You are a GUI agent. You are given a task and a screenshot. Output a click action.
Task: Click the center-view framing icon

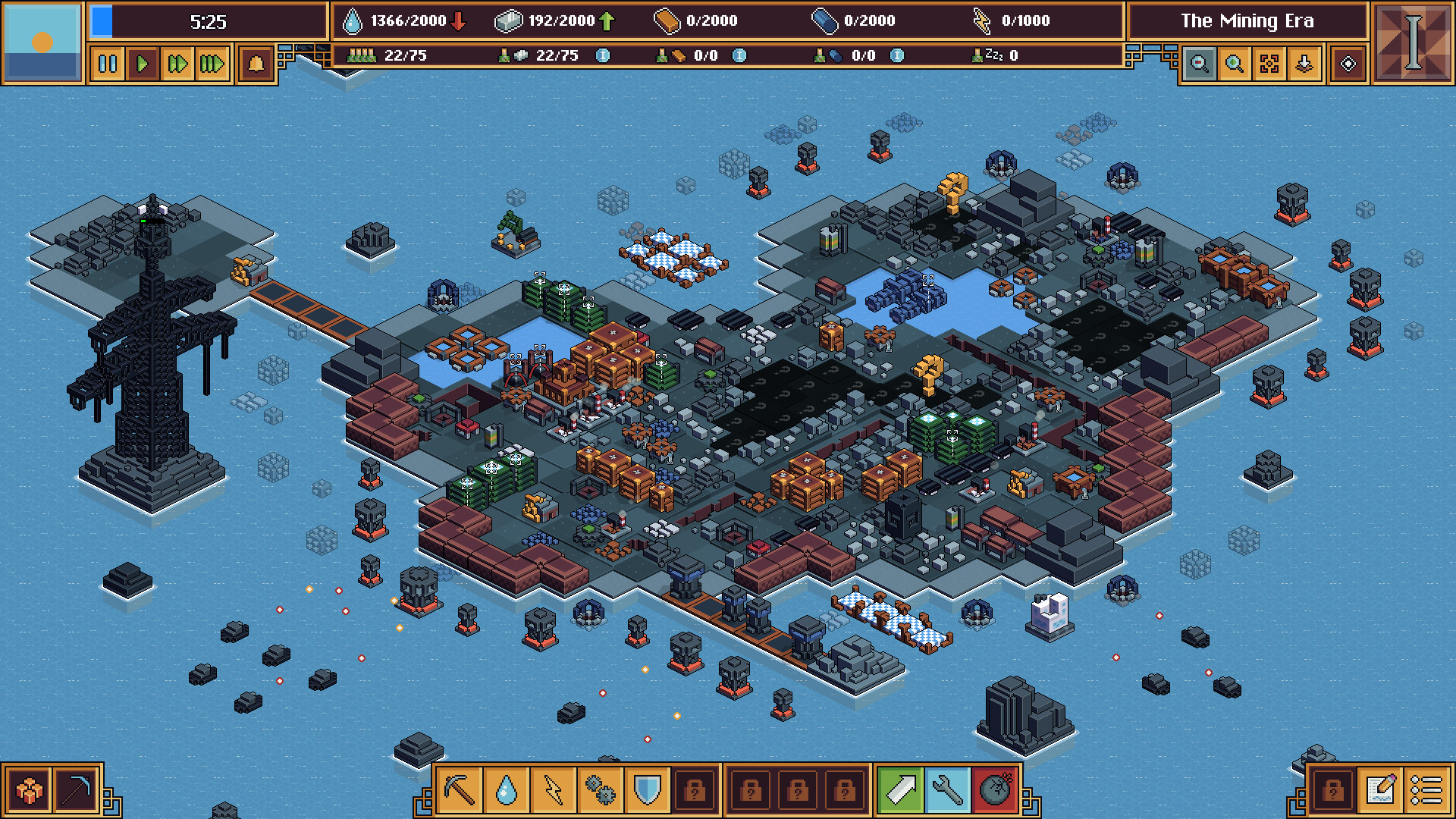1269,64
